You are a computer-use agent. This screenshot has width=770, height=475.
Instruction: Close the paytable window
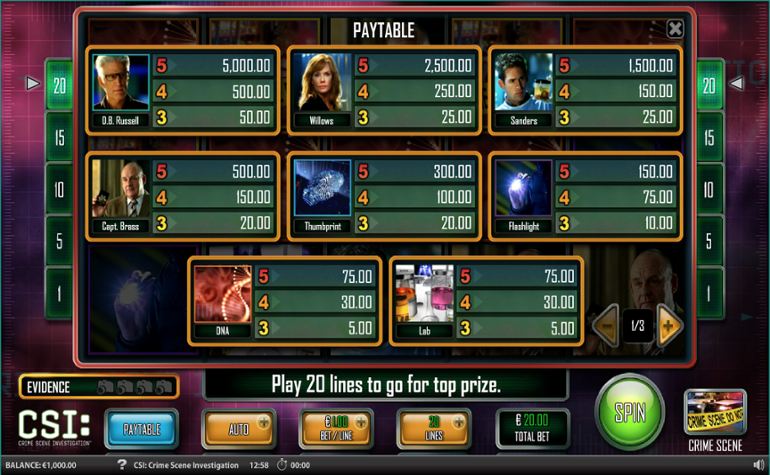[x=675, y=29]
